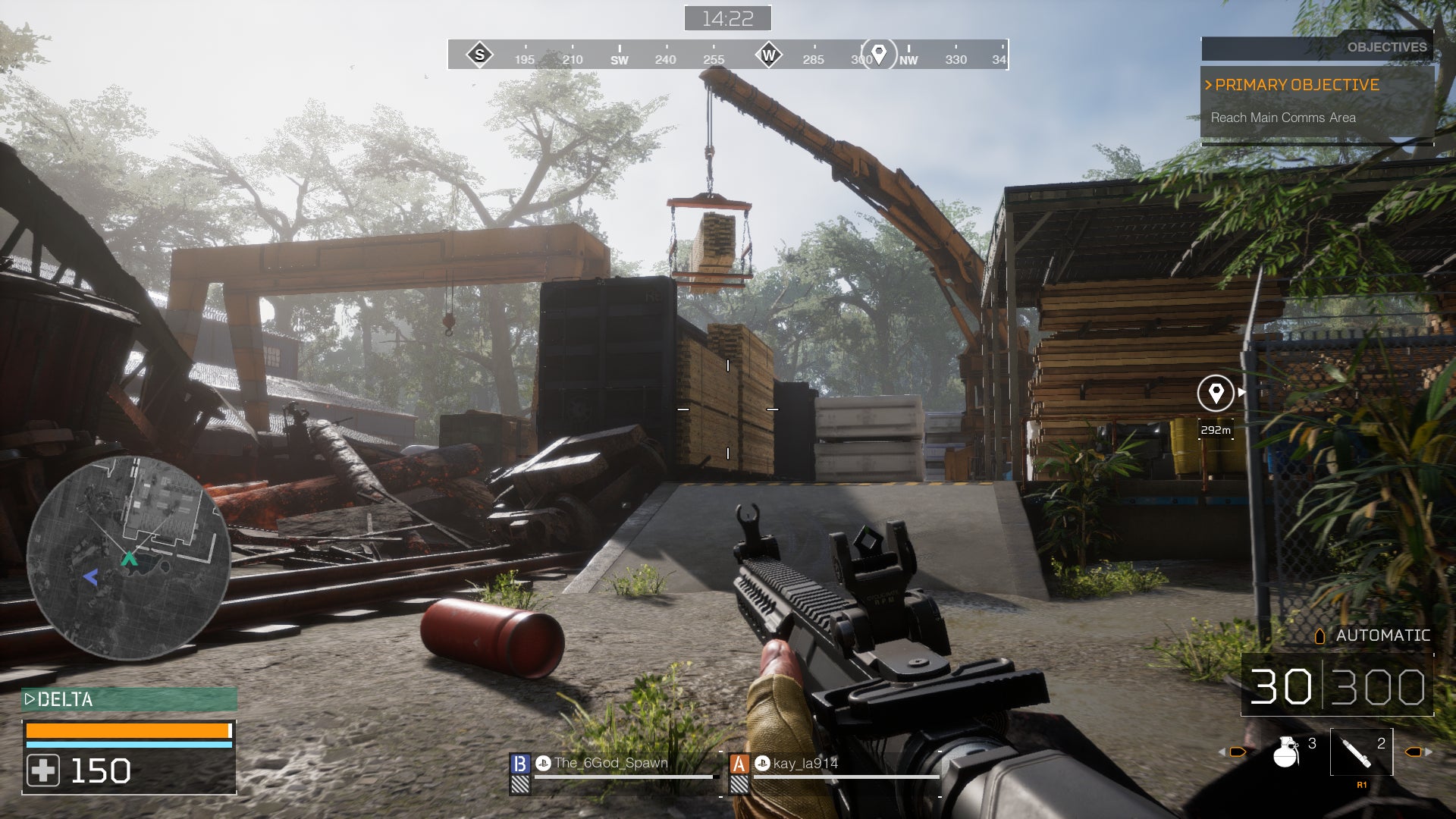The width and height of the screenshot is (1456, 819).
Task: Click the medkit cross icon
Action: (x=43, y=771)
